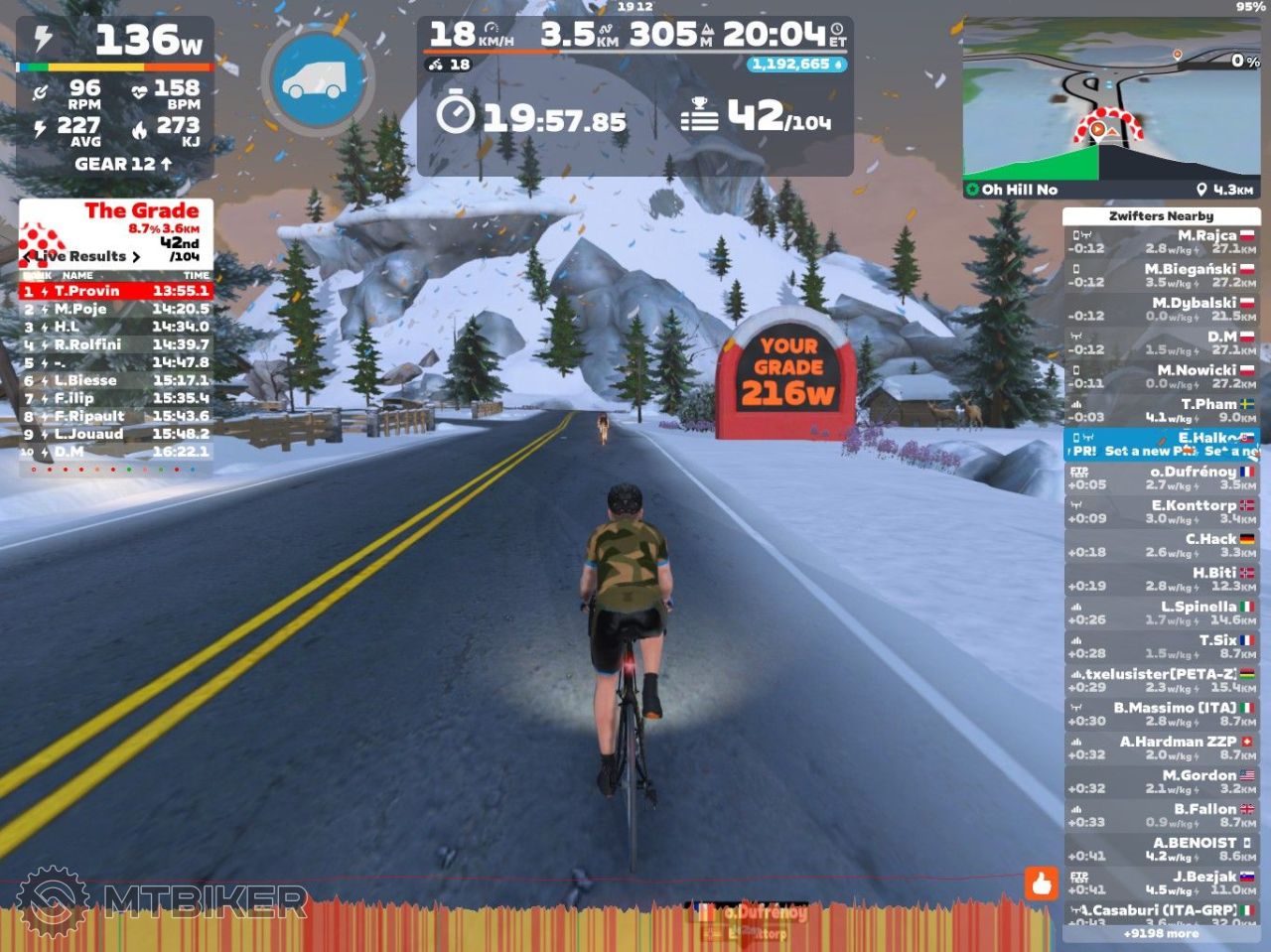Select T.Provin in the leaderboard
1271x952 pixels.
coord(116,291)
